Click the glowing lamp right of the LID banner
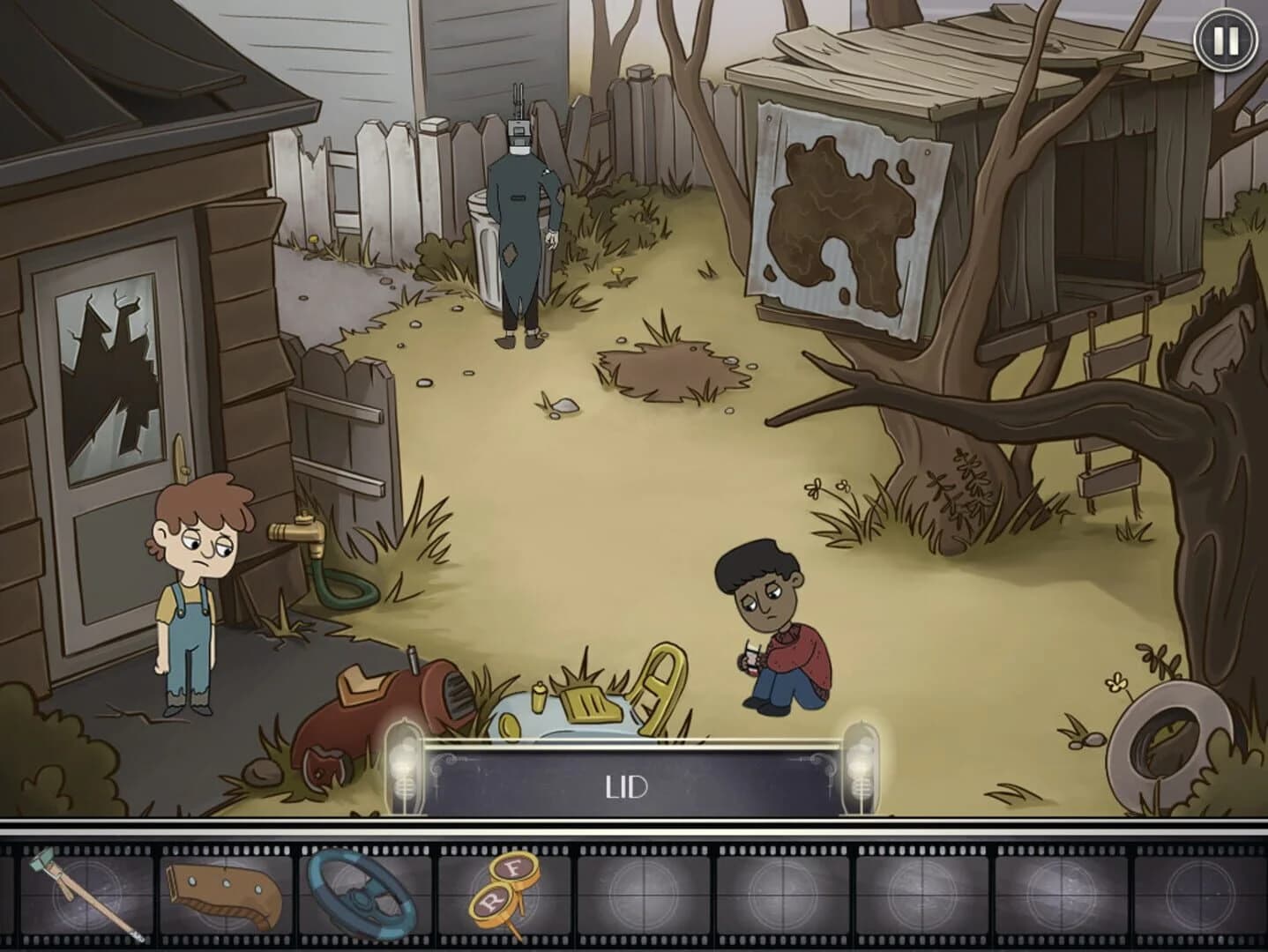 tap(860, 767)
